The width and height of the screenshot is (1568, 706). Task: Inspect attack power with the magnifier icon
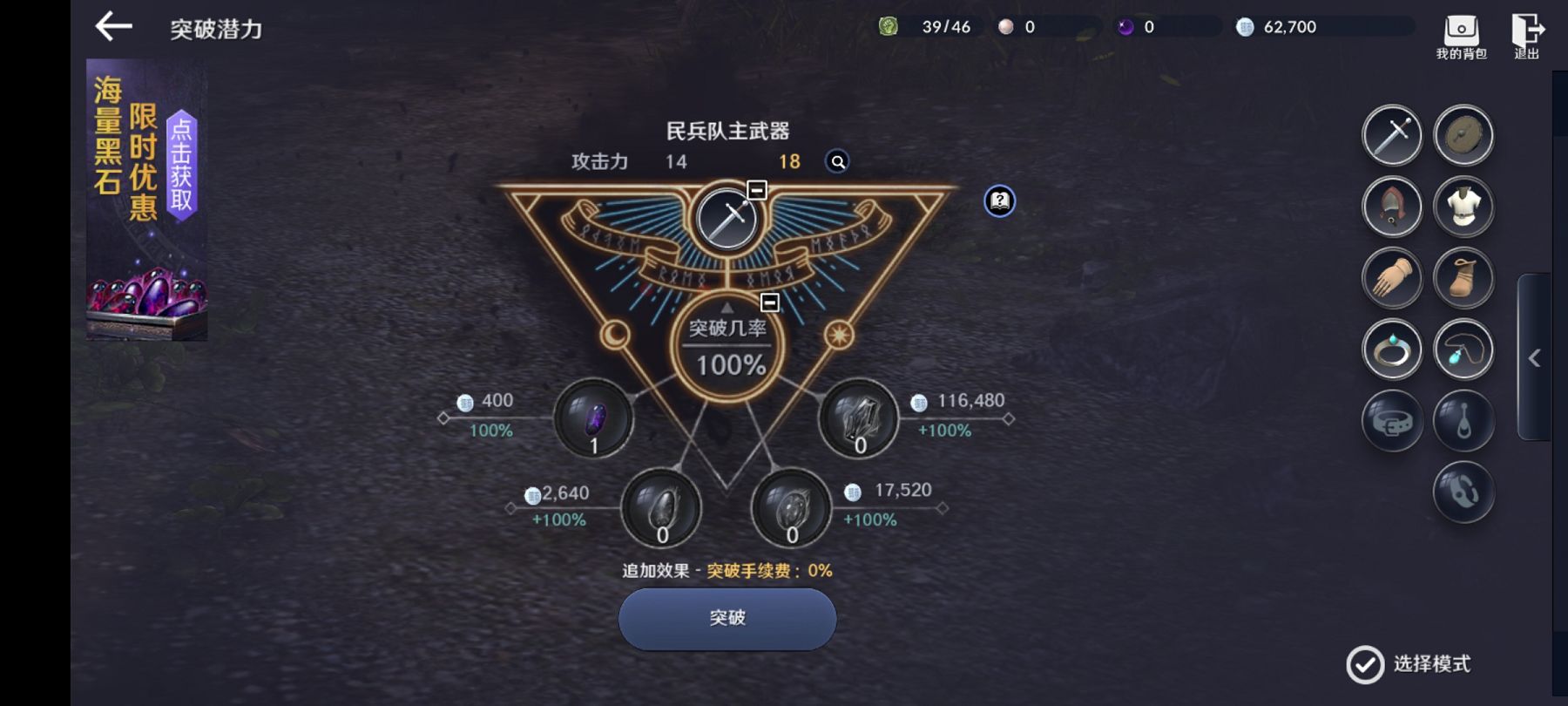[x=837, y=161]
